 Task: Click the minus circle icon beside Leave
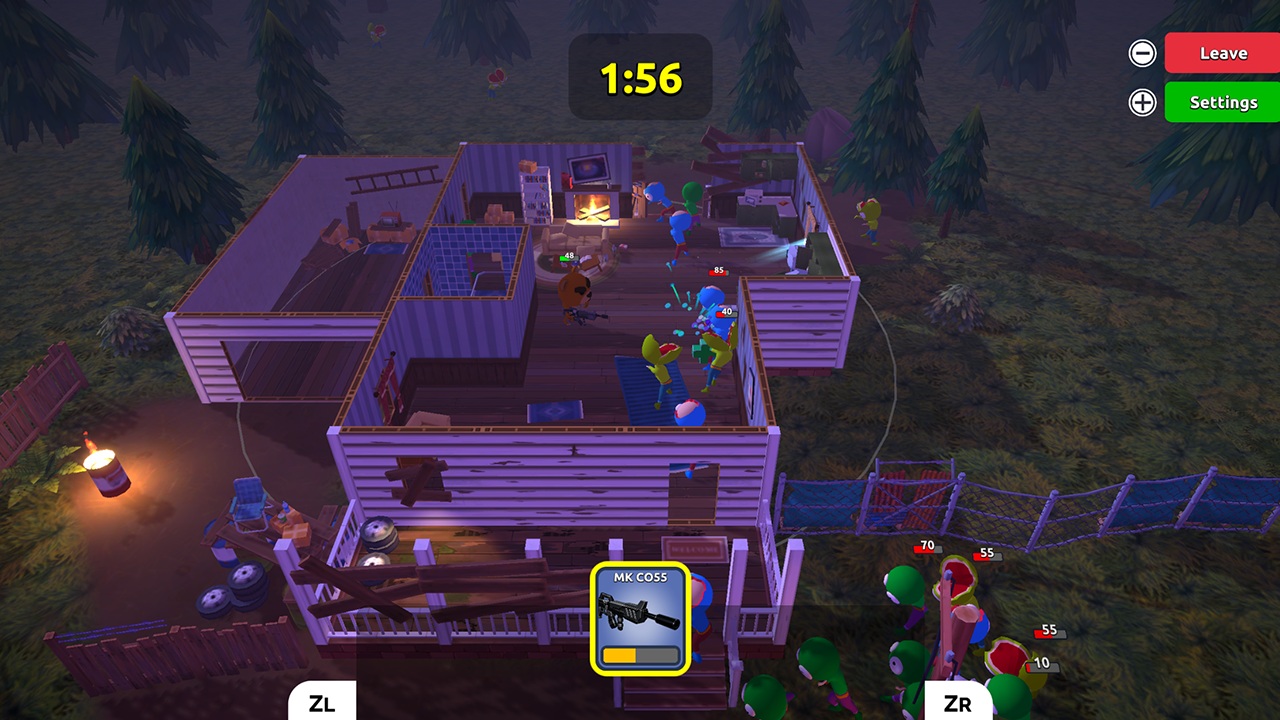coord(1141,53)
